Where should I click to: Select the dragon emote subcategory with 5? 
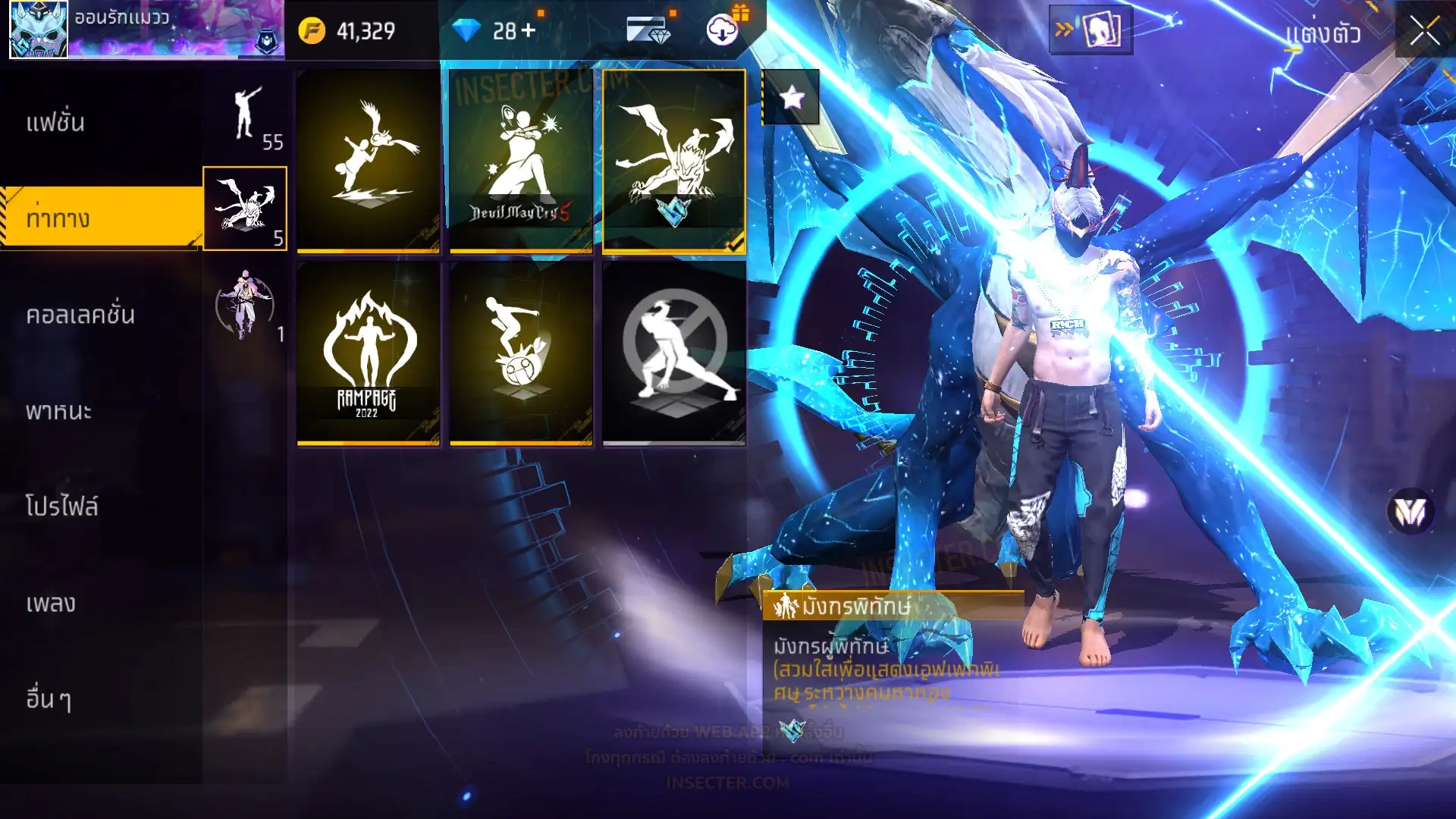pyautogui.click(x=245, y=209)
